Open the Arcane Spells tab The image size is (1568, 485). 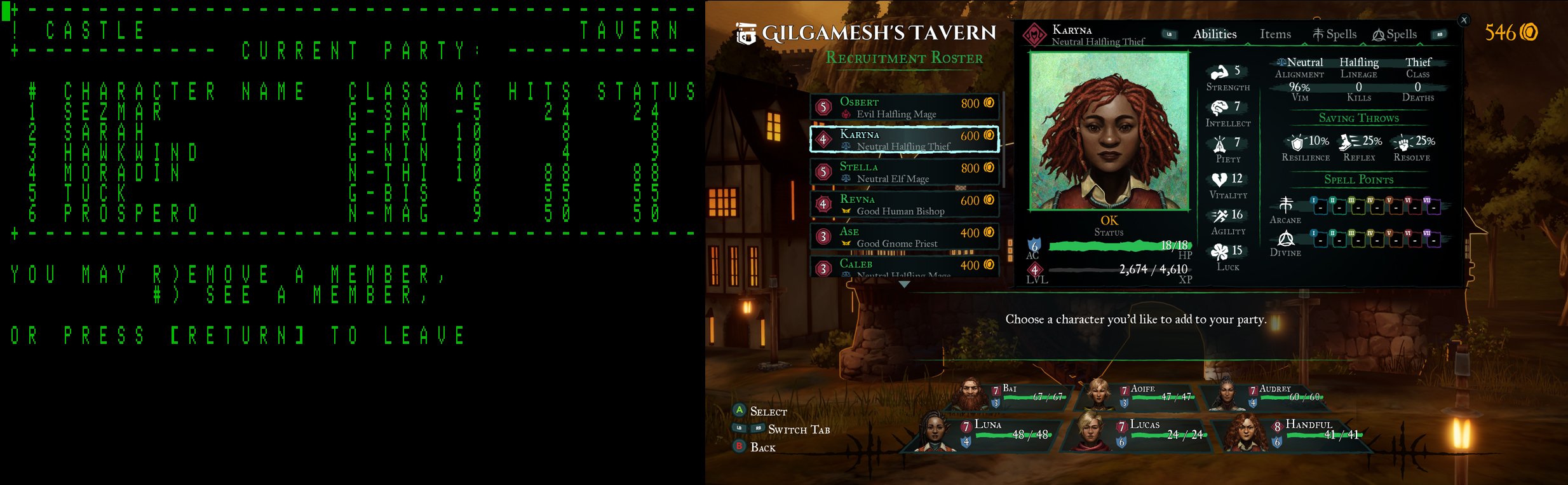(x=1334, y=34)
